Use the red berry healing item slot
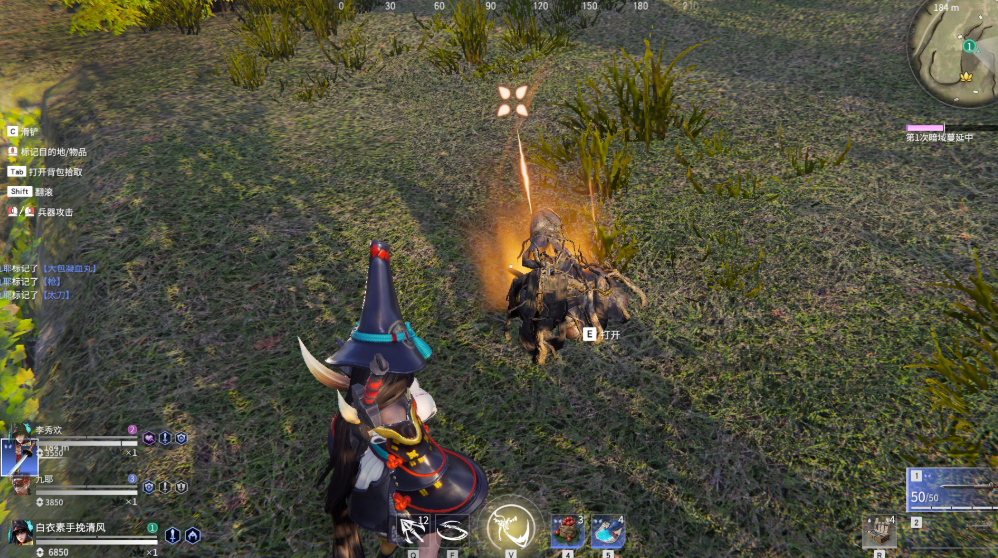 [567, 531]
